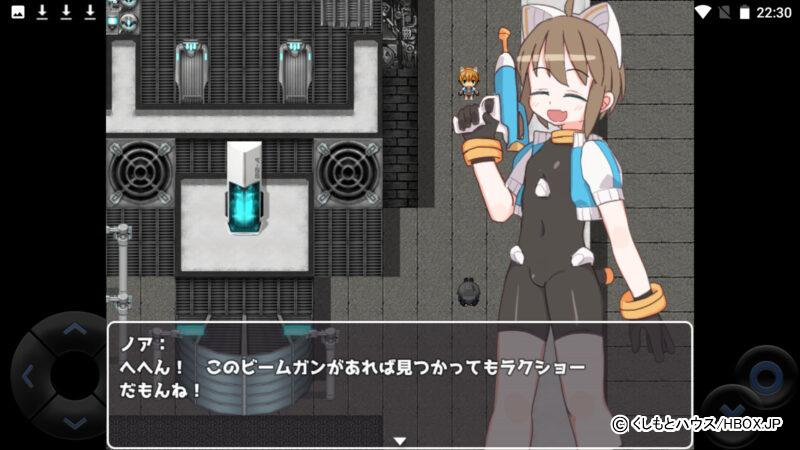Tap the down arrow on the virtual d-pad

pyautogui.click(x=72, y=424)
